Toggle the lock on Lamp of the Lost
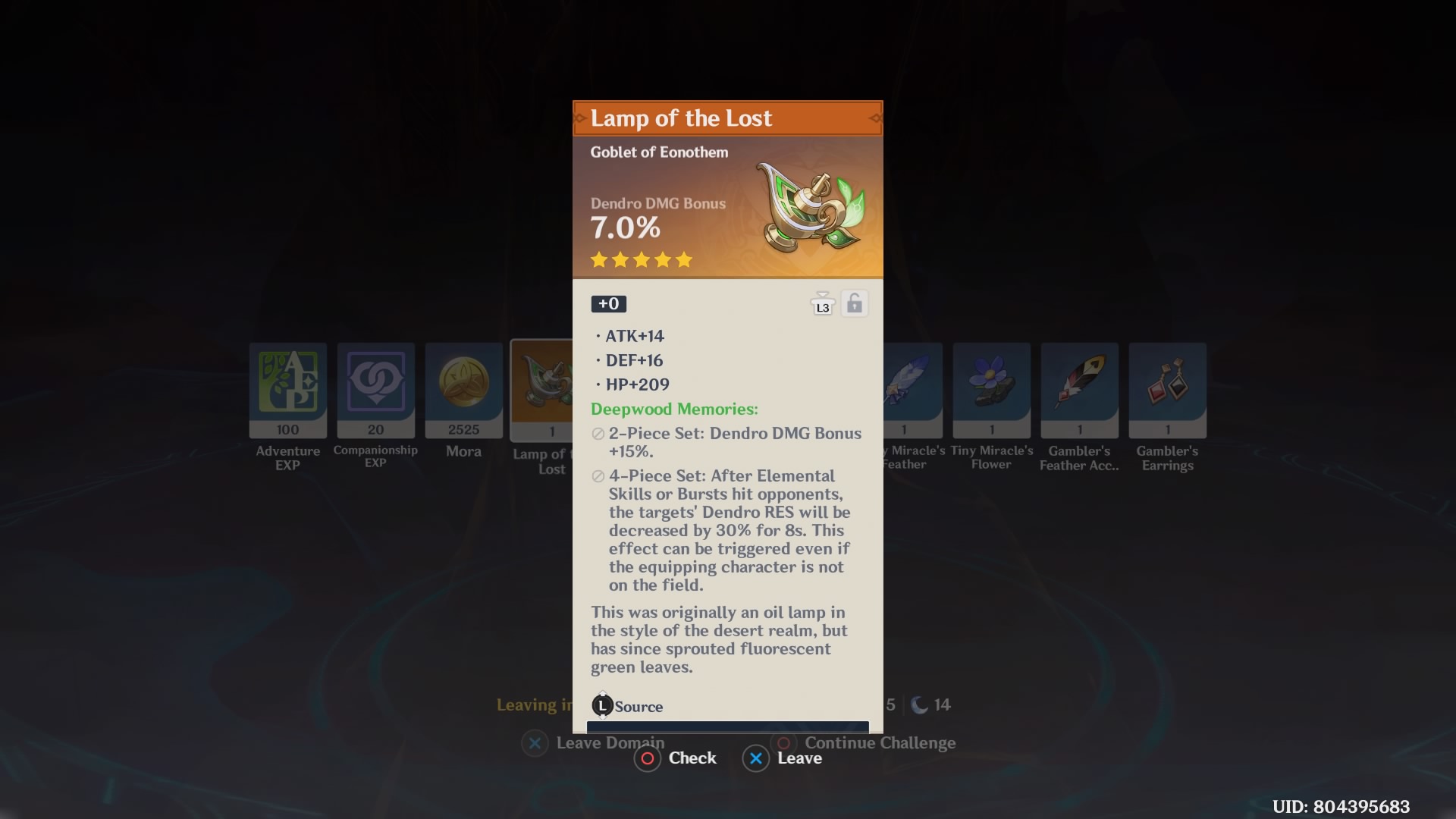1456x819 pixels. 855,303
